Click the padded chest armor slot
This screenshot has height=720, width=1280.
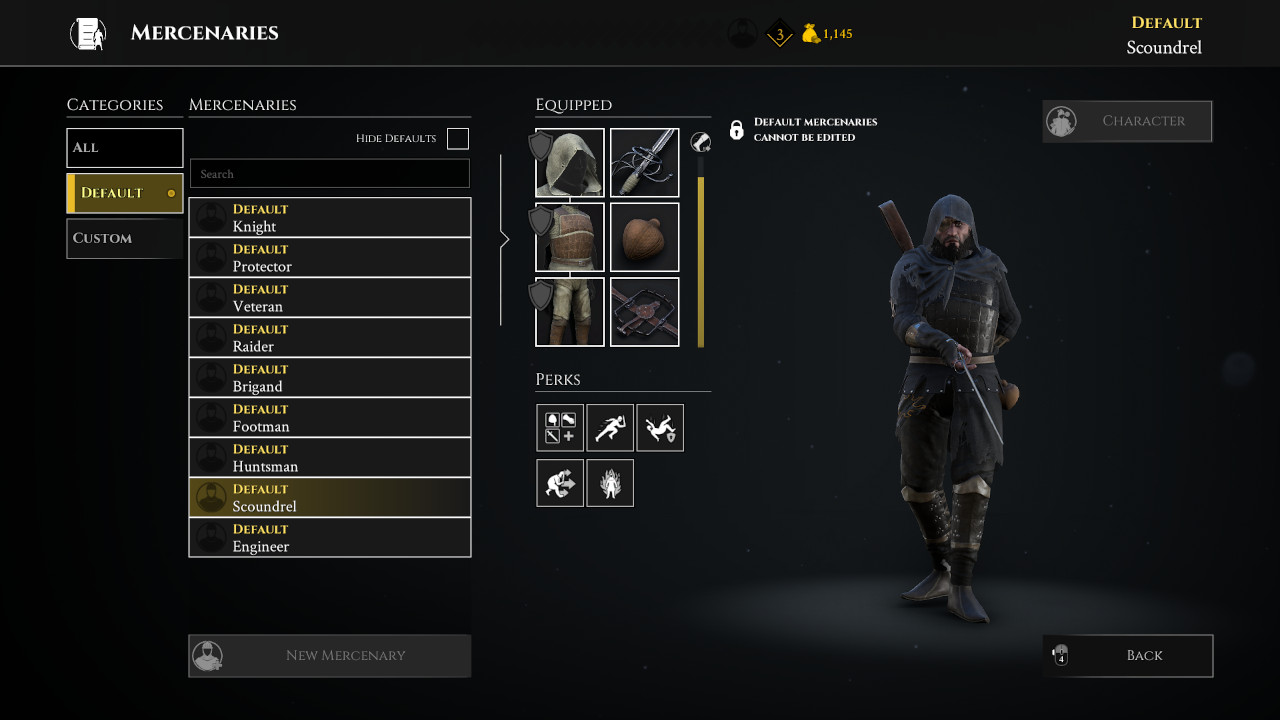click(x=570, y=238)
